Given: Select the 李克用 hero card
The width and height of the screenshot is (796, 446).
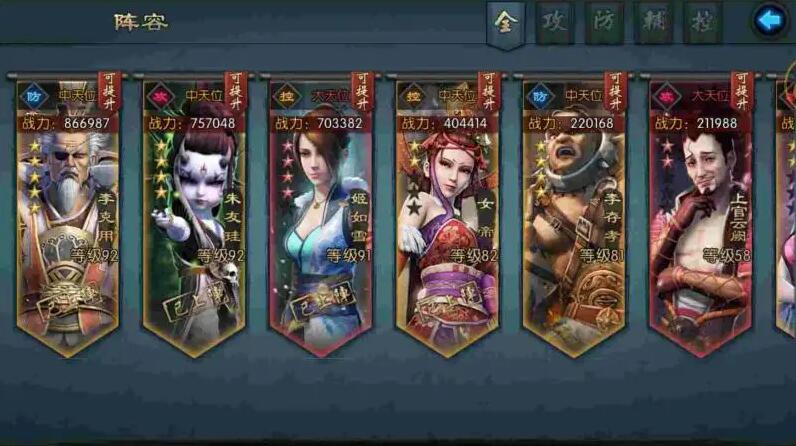Looking at the screenshot, I should click(68, 220).
